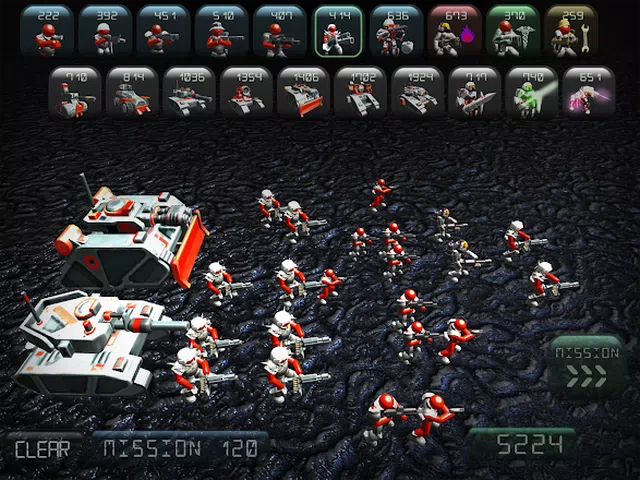This screenshot has height=480, width=640.
Task: Choose the flamethrower unit costing 673
Action: pos(455,32)
